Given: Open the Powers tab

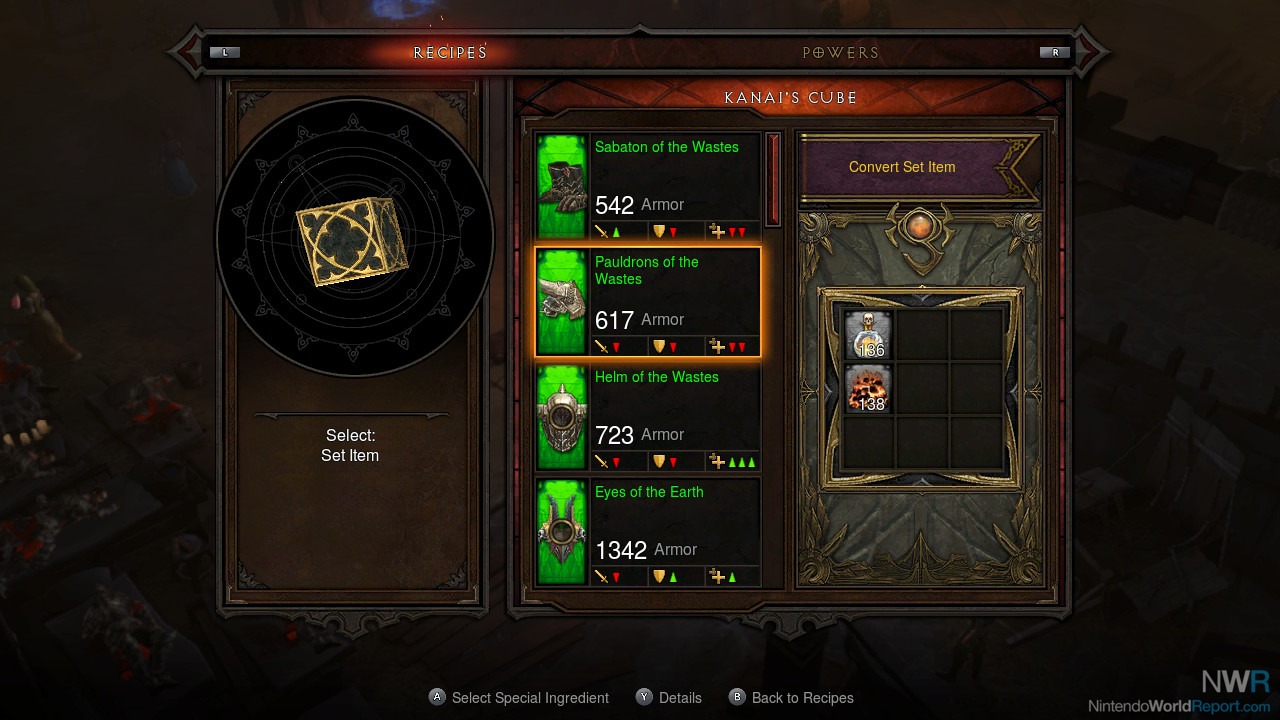Looking at the screenshot, I should (x=840, y=52).
